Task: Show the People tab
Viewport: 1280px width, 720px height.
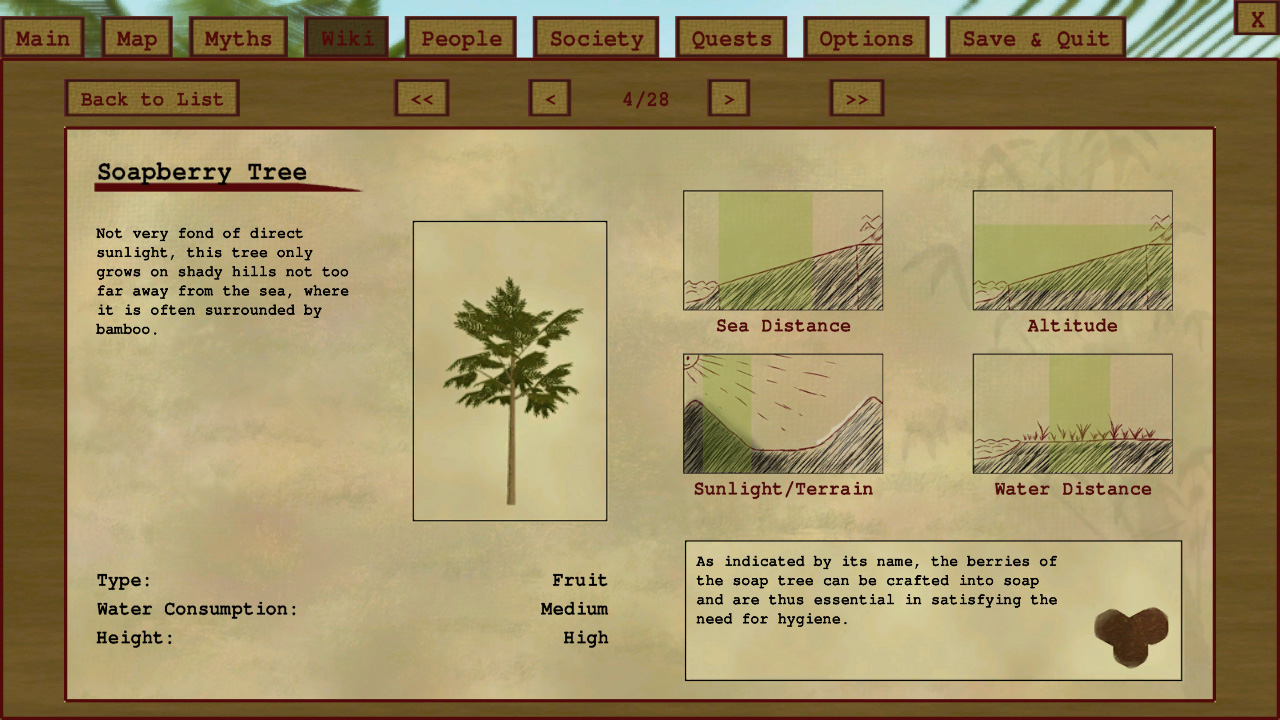Action: pyautogui.click(x=461, y=39)
